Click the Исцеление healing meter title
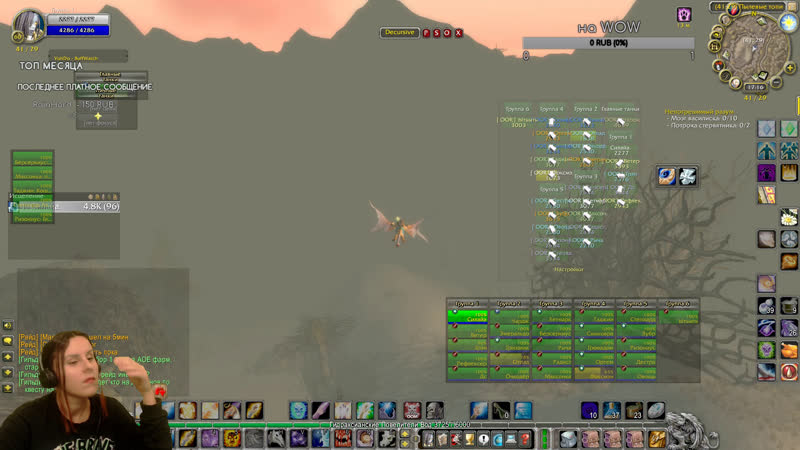 26,196
